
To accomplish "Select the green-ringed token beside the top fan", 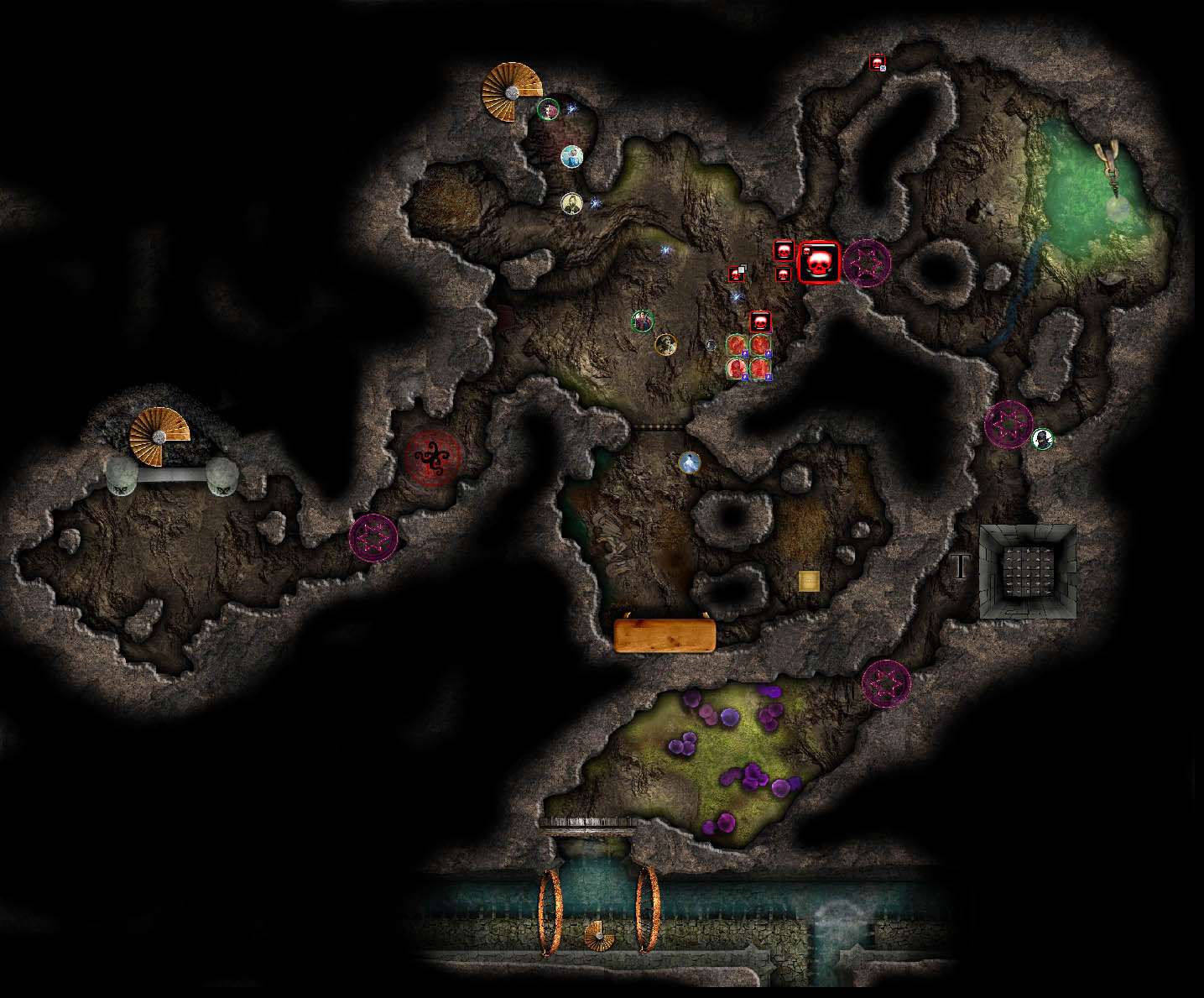I will tap(548, 109).
